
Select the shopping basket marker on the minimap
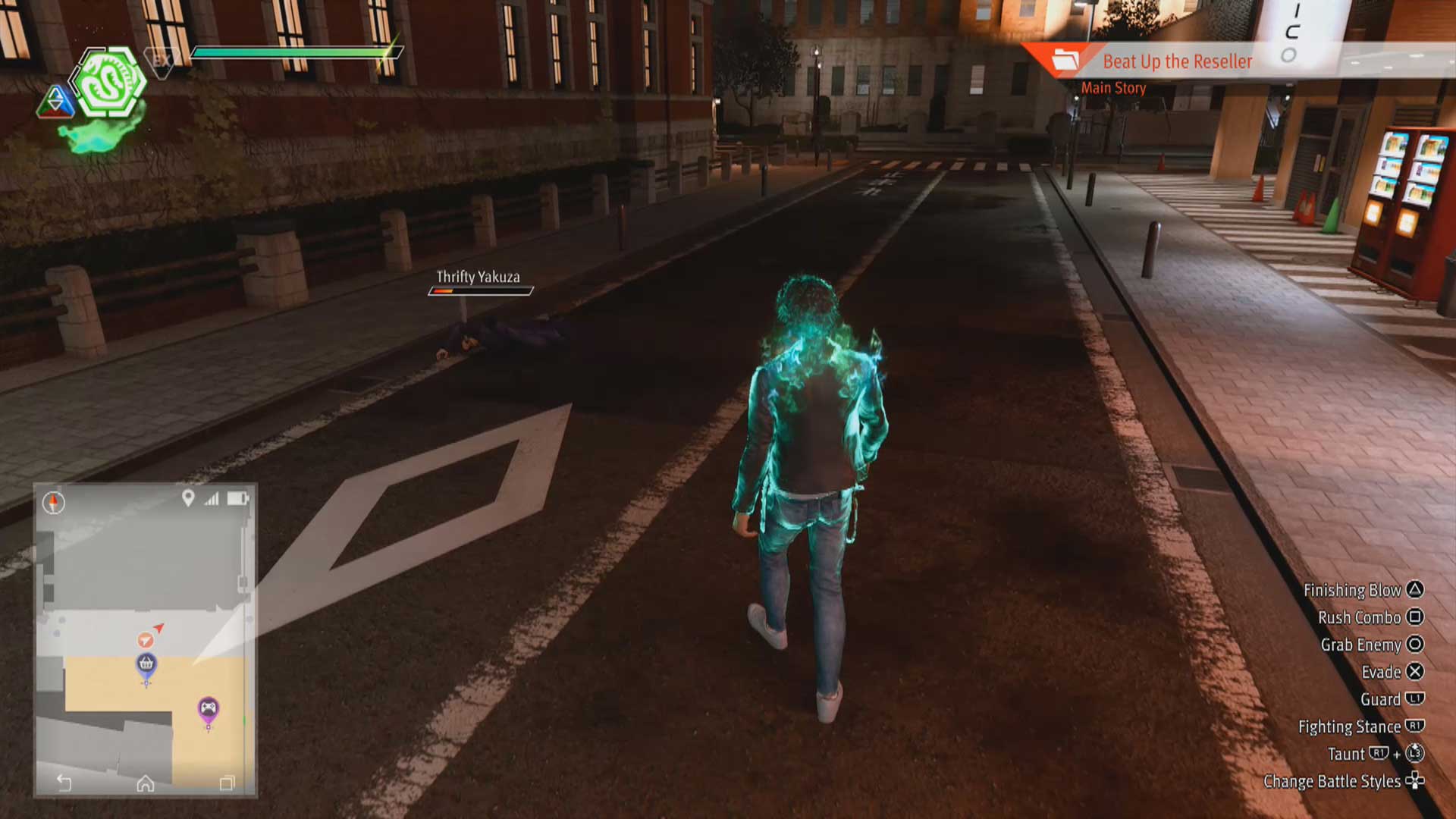[x=146, y=665]
